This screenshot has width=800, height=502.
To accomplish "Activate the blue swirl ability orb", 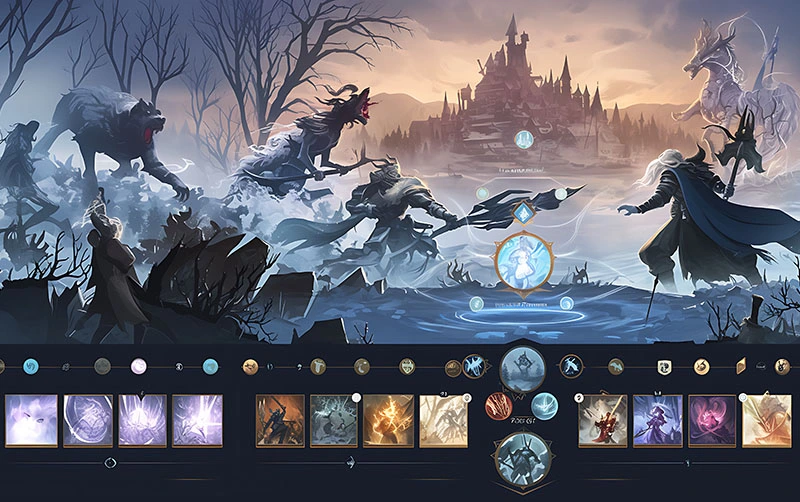I will point(544,405).
